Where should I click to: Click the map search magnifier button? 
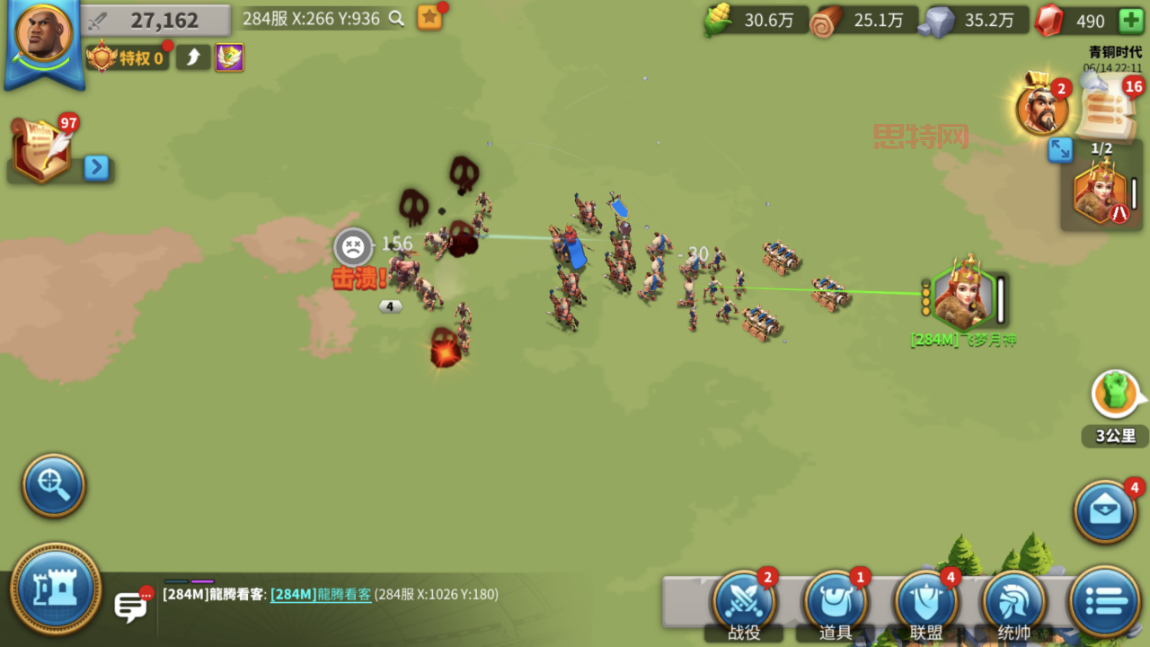54,485
